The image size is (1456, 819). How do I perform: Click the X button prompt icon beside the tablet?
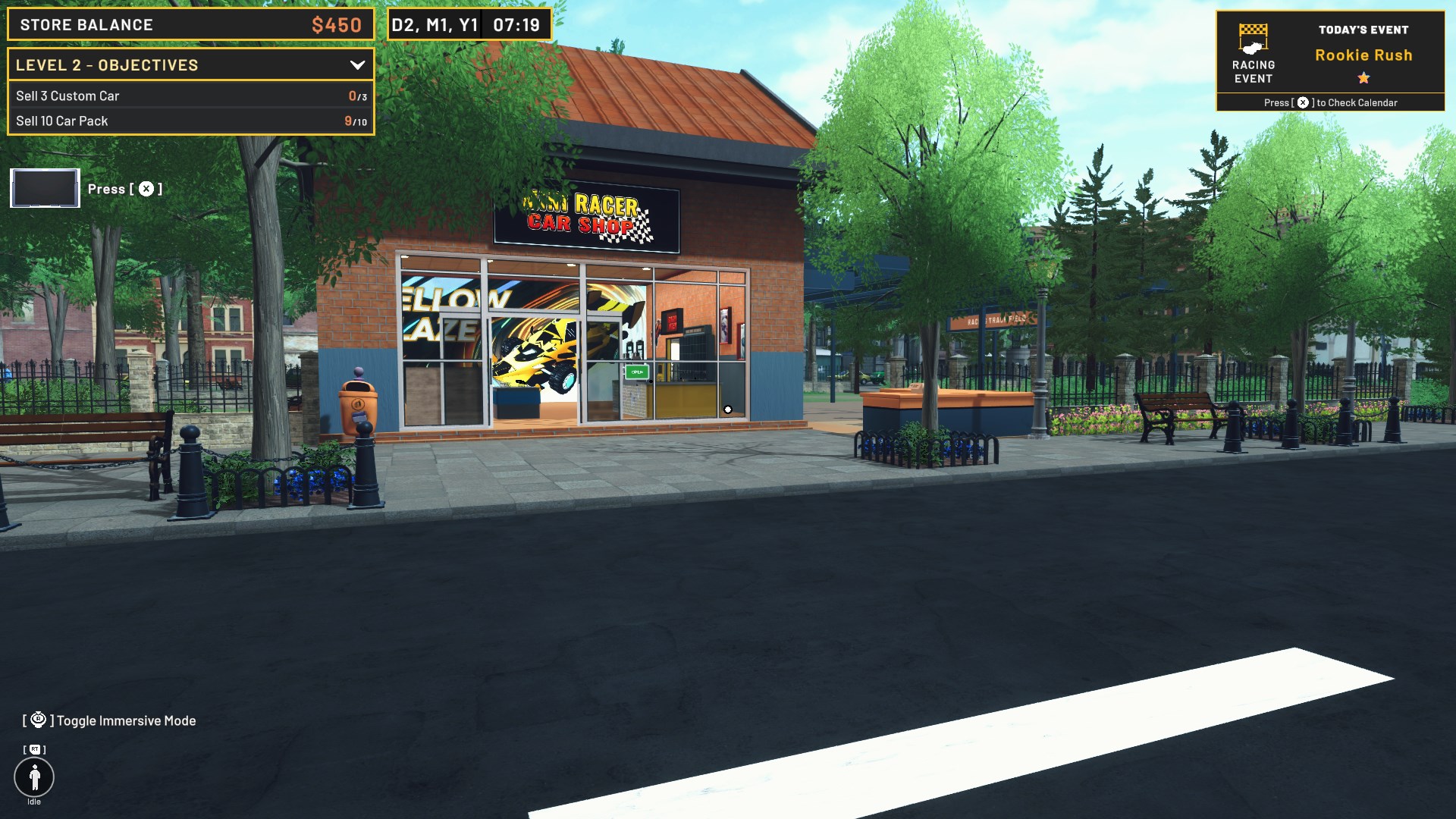[146, 188]
